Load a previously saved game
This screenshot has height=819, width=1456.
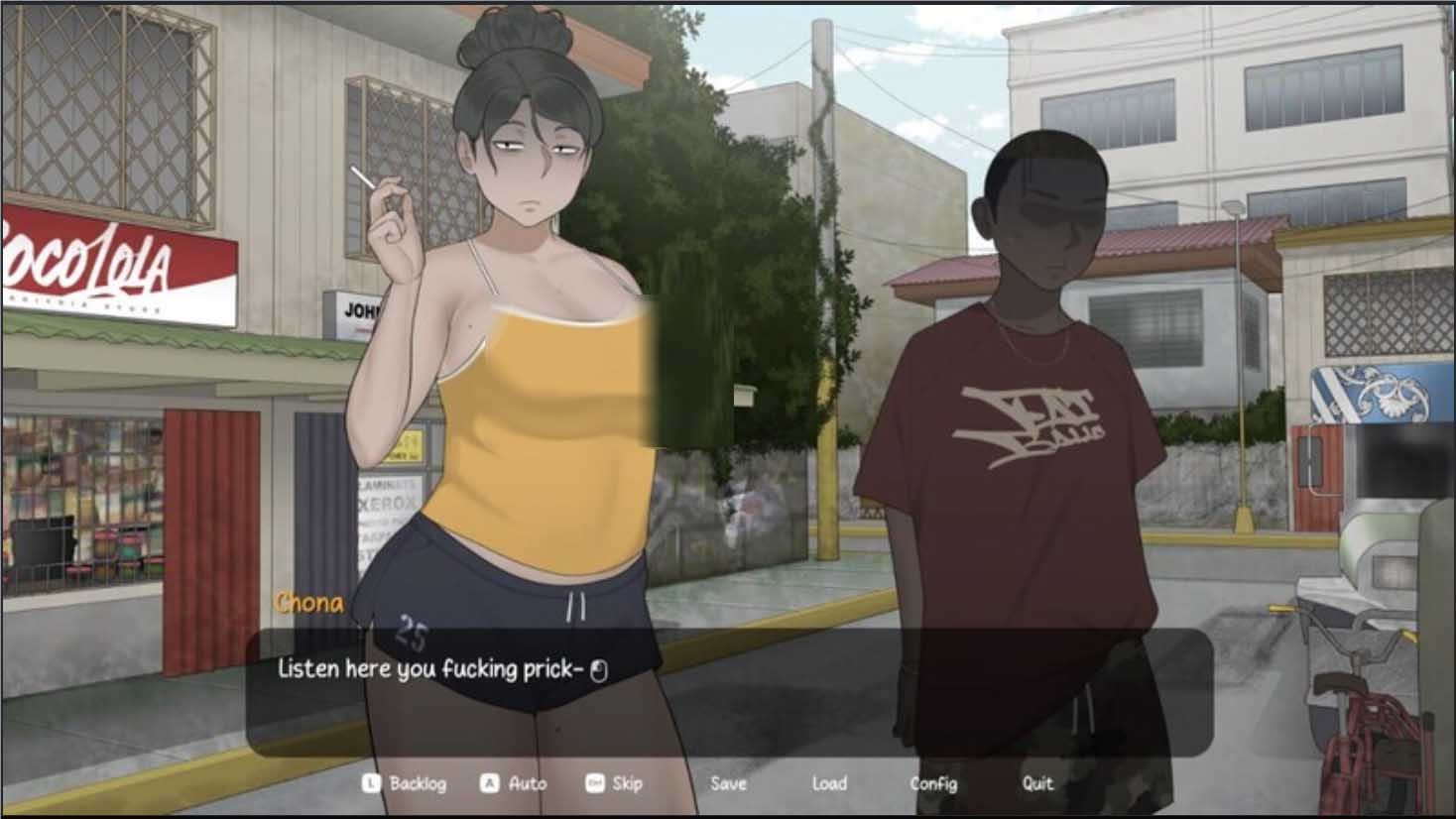[x=829, y=783]
